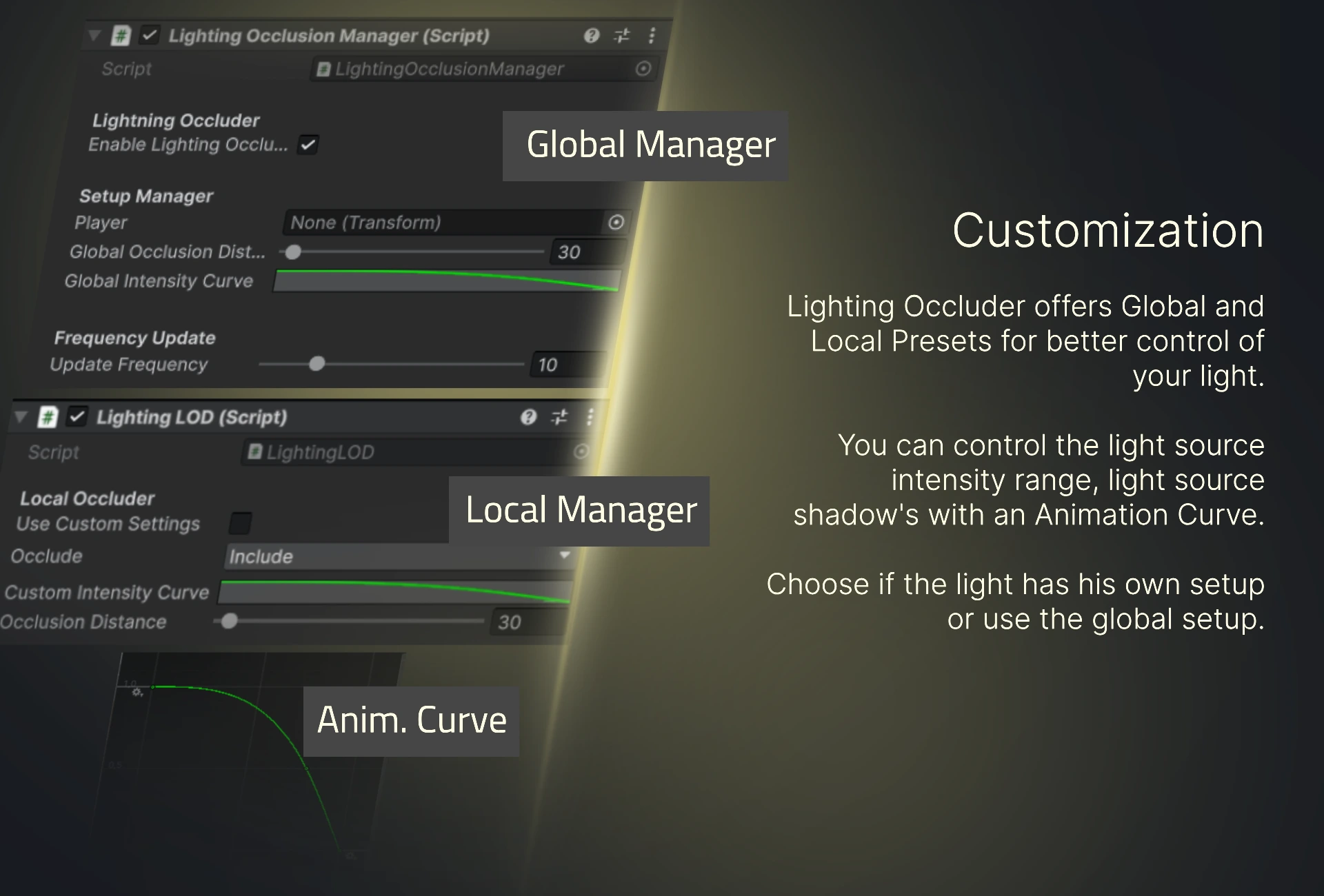Open the Custom Intensity Curve editor
1324x896 pixels.
click(x=394, y=592)
